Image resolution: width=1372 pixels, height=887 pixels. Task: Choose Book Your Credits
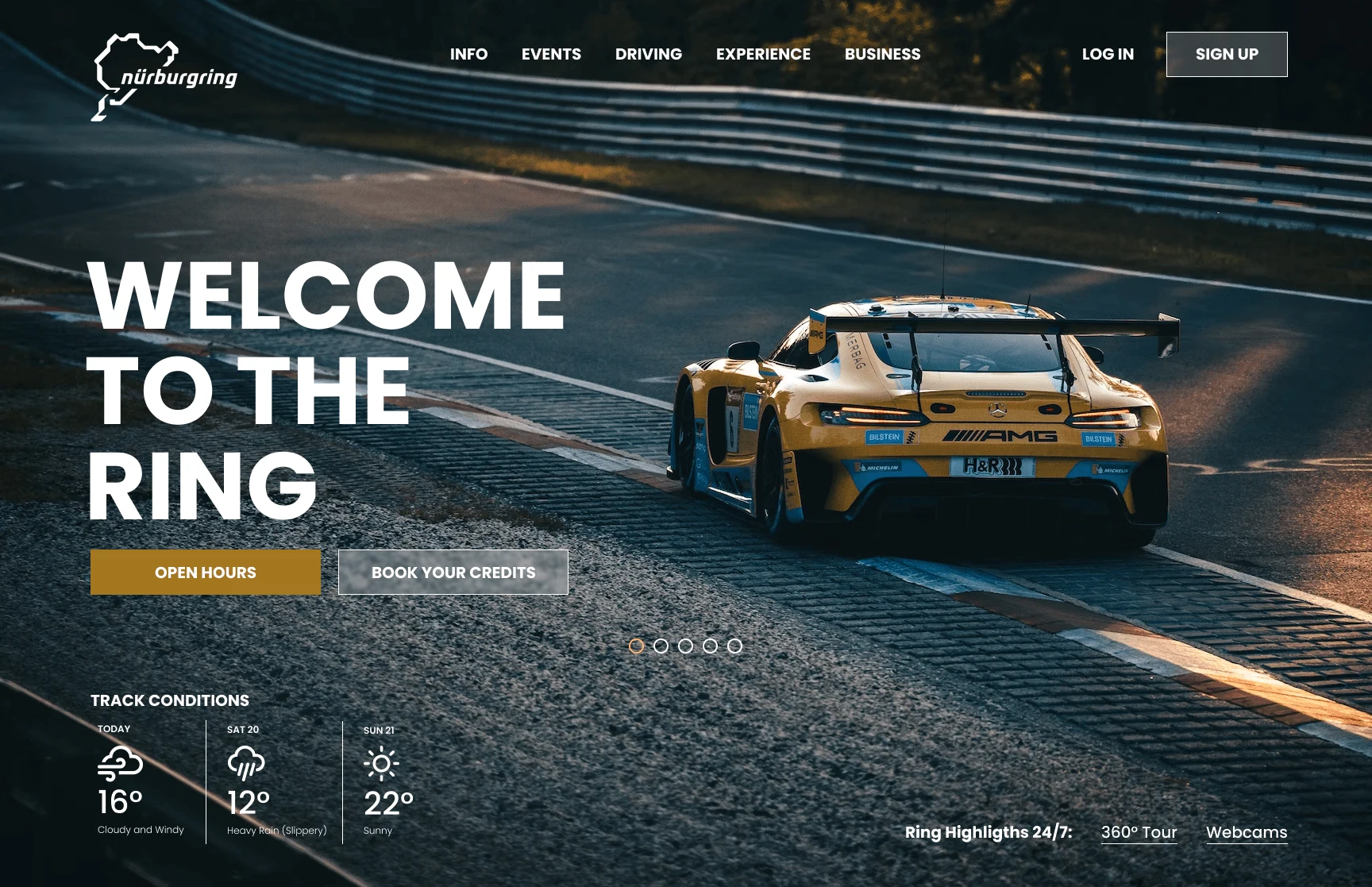[453, 573]
